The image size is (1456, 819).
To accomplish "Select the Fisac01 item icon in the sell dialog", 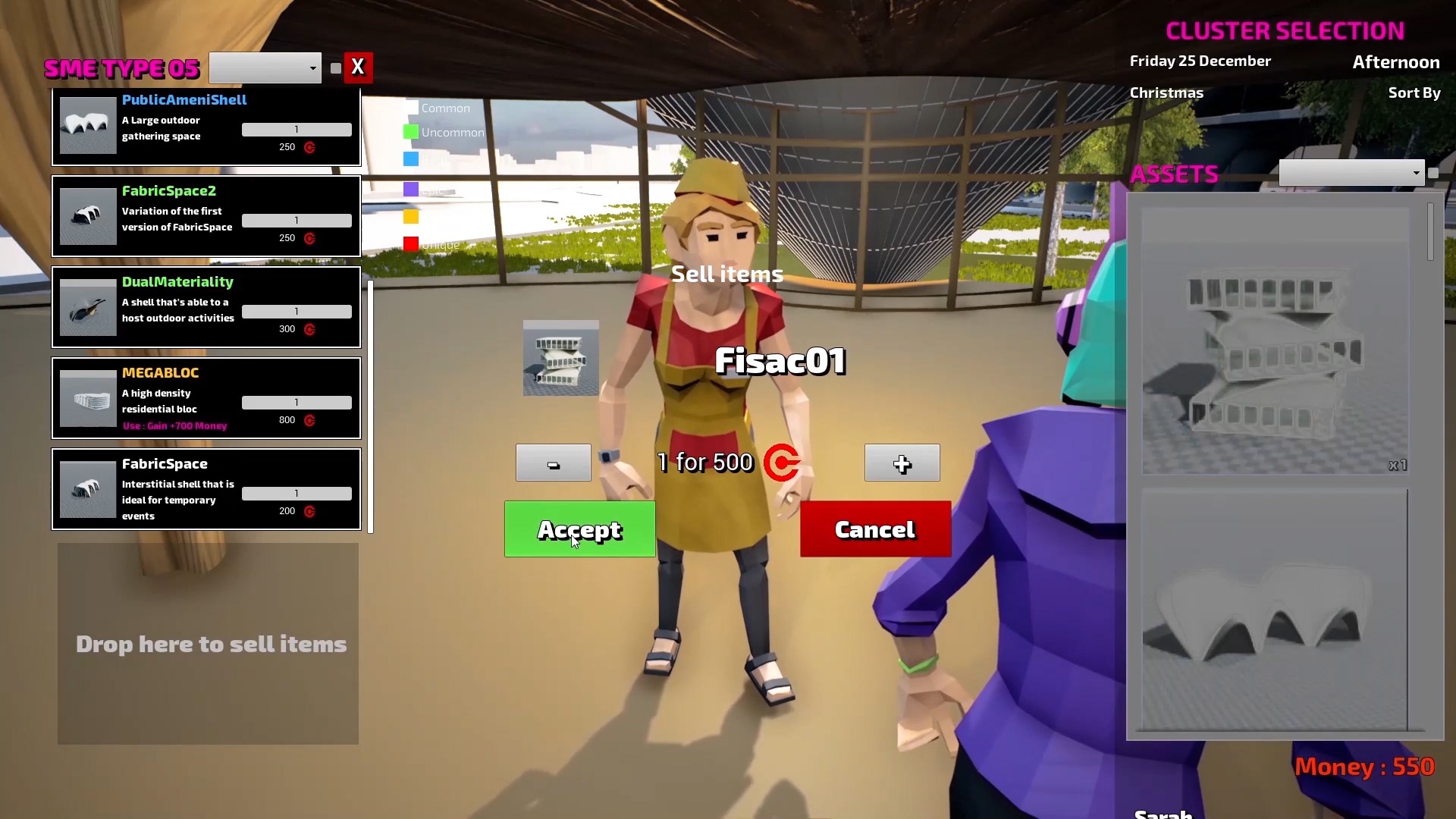I will (560, 357).
